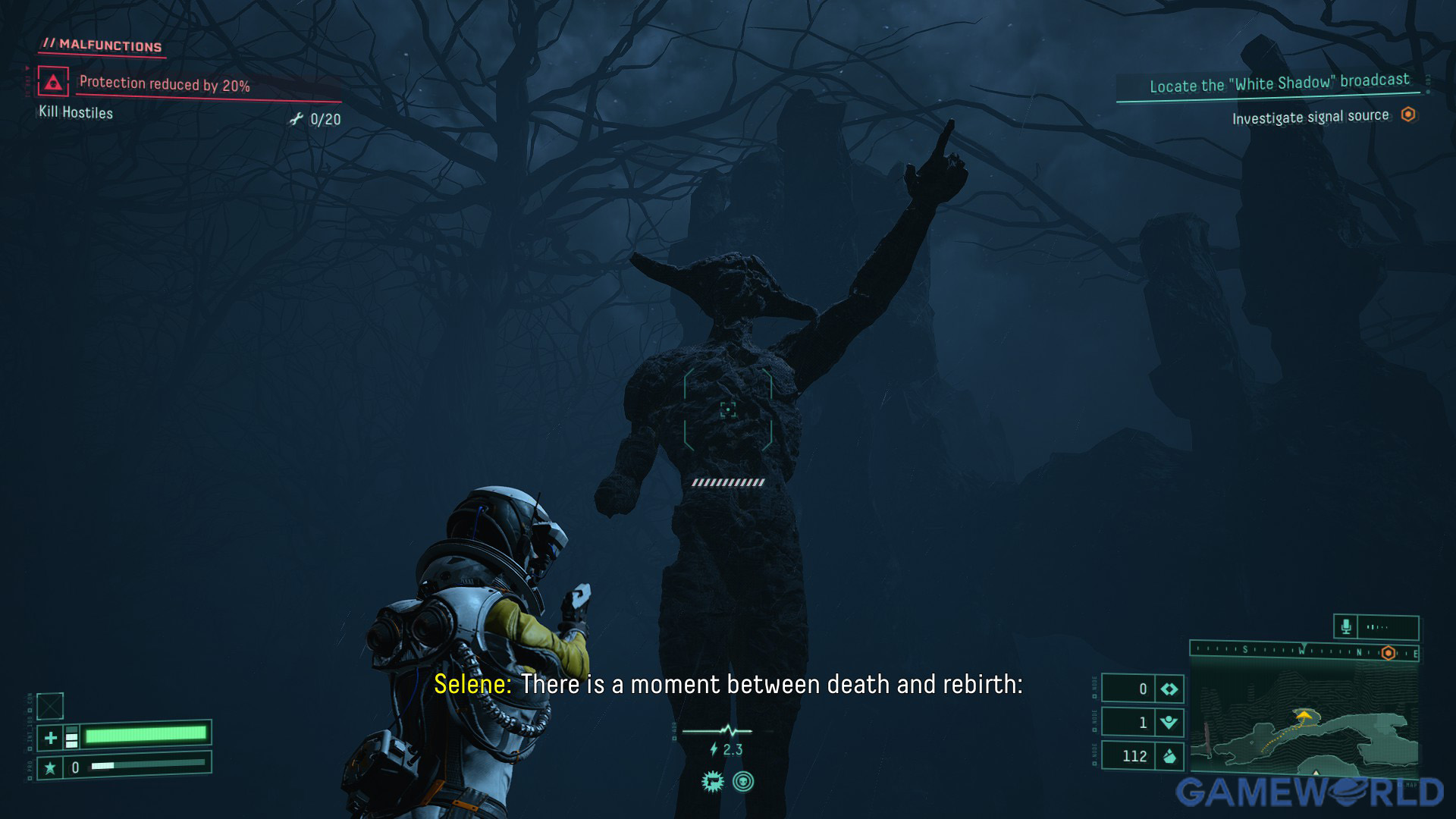Select the ether resource icon showing 1
The width and height of the screenshot is (1456, 819).
pos(1169,722)
